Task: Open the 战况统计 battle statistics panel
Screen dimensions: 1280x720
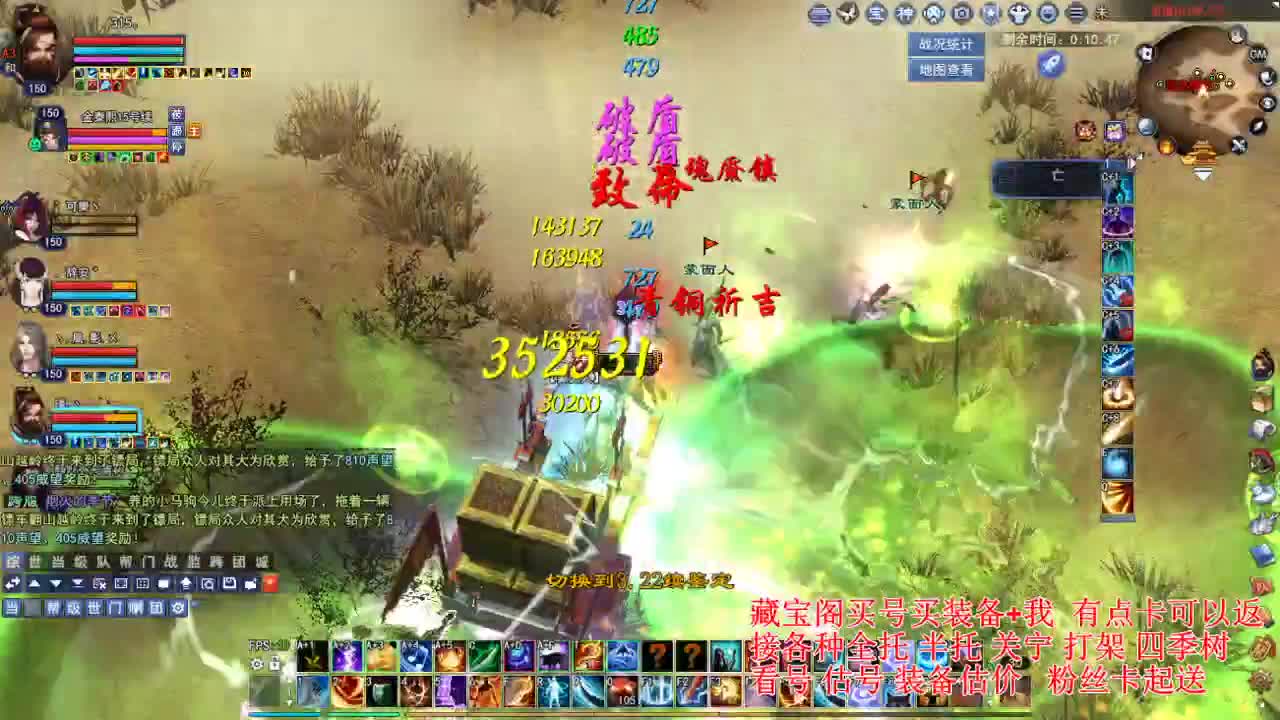Action: 945,42
